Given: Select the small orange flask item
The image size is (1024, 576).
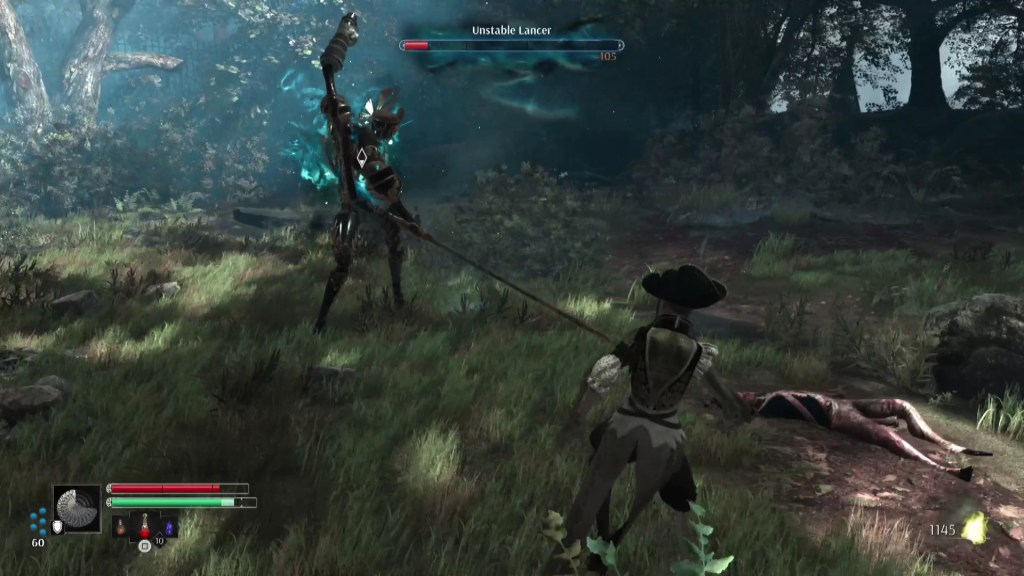Looking at the screenshot, I should click(120, 526).
